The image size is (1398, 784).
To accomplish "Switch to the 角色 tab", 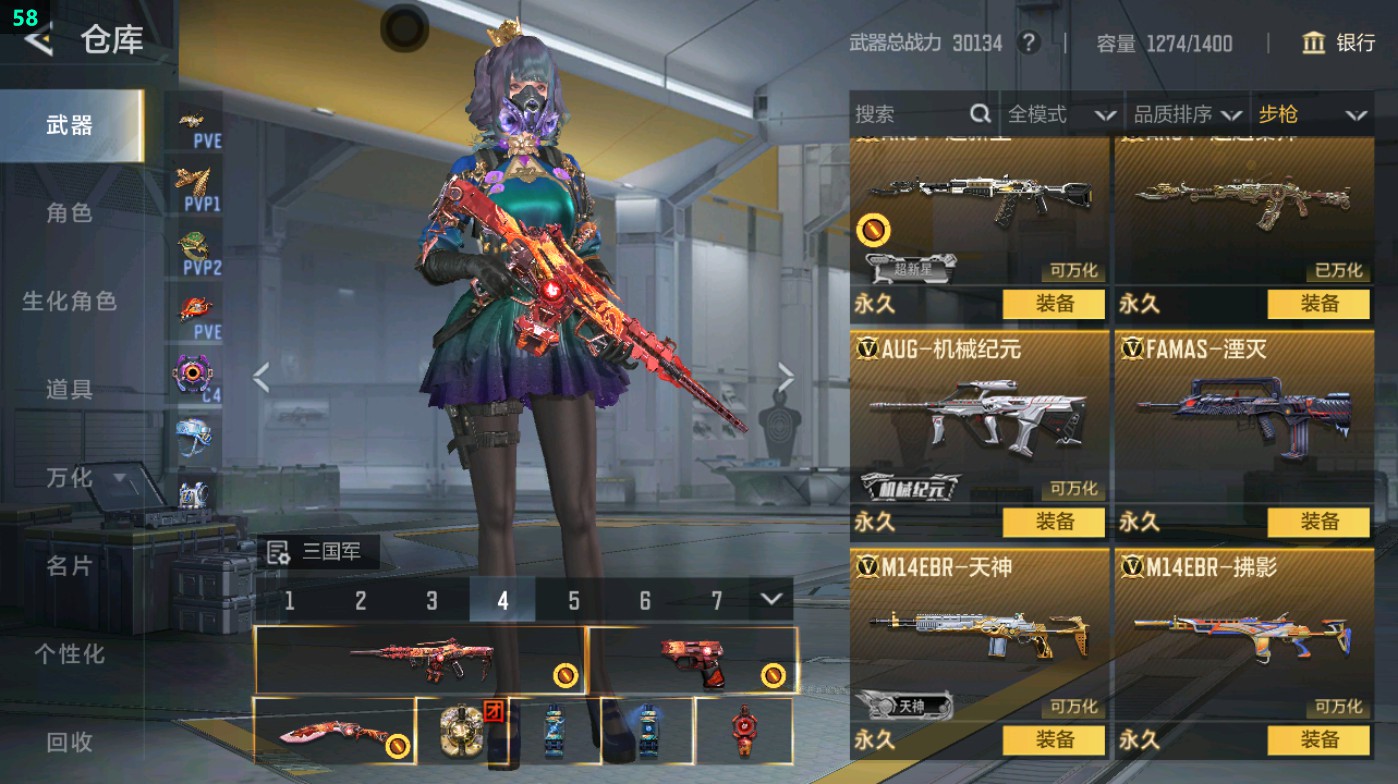I will pyautogui.click(x=69, y=213).
